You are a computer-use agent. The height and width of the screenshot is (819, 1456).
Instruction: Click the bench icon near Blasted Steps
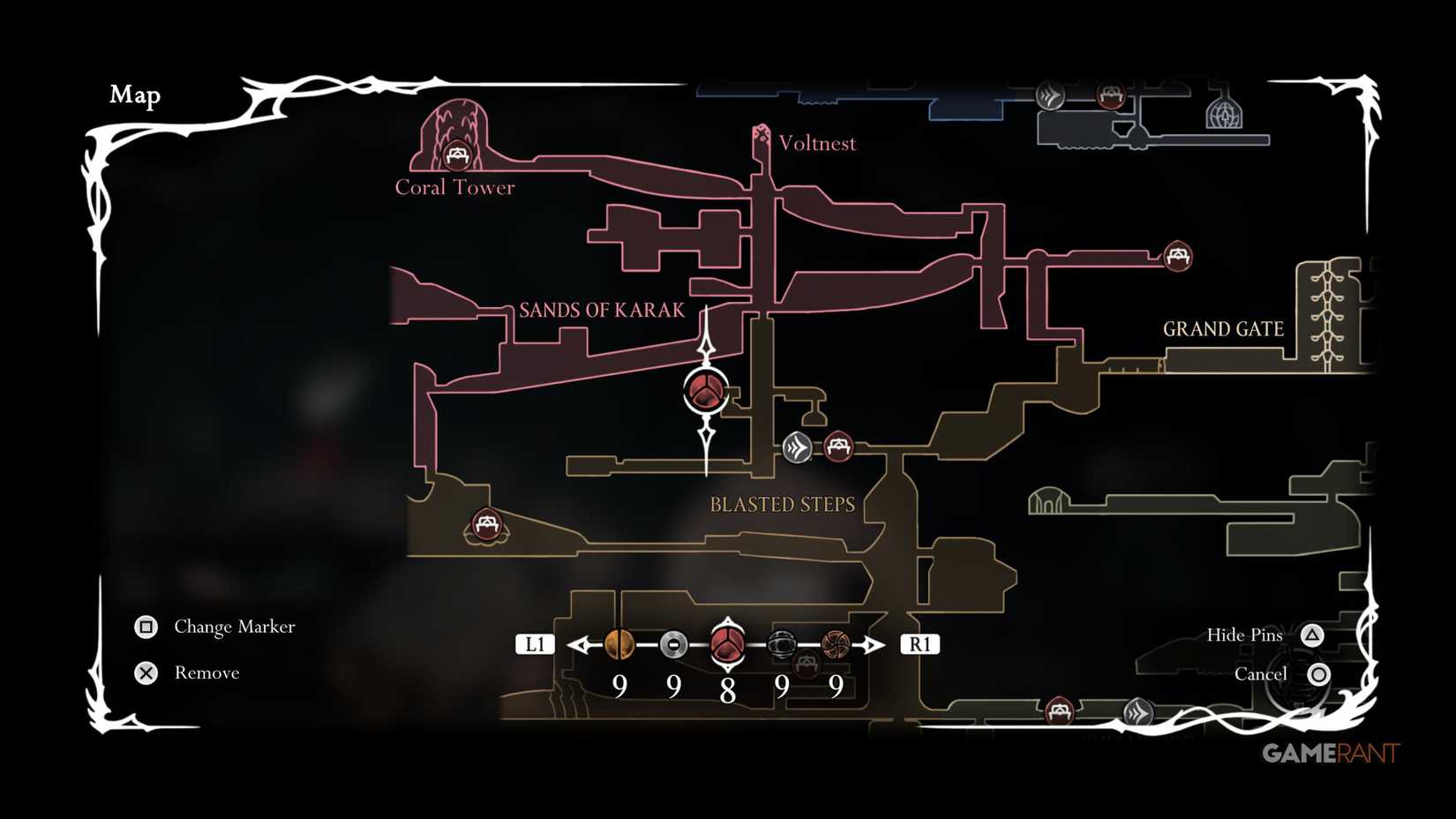point(838,447)
